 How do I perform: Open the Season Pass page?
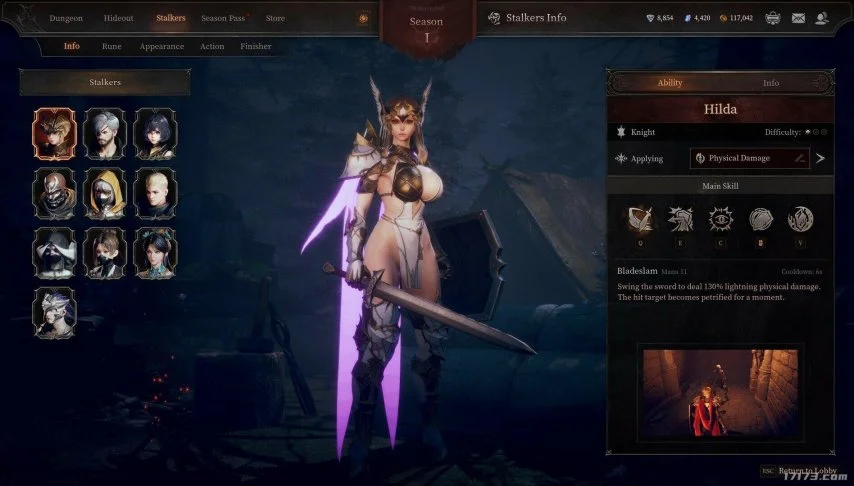(x=223, y=18)
